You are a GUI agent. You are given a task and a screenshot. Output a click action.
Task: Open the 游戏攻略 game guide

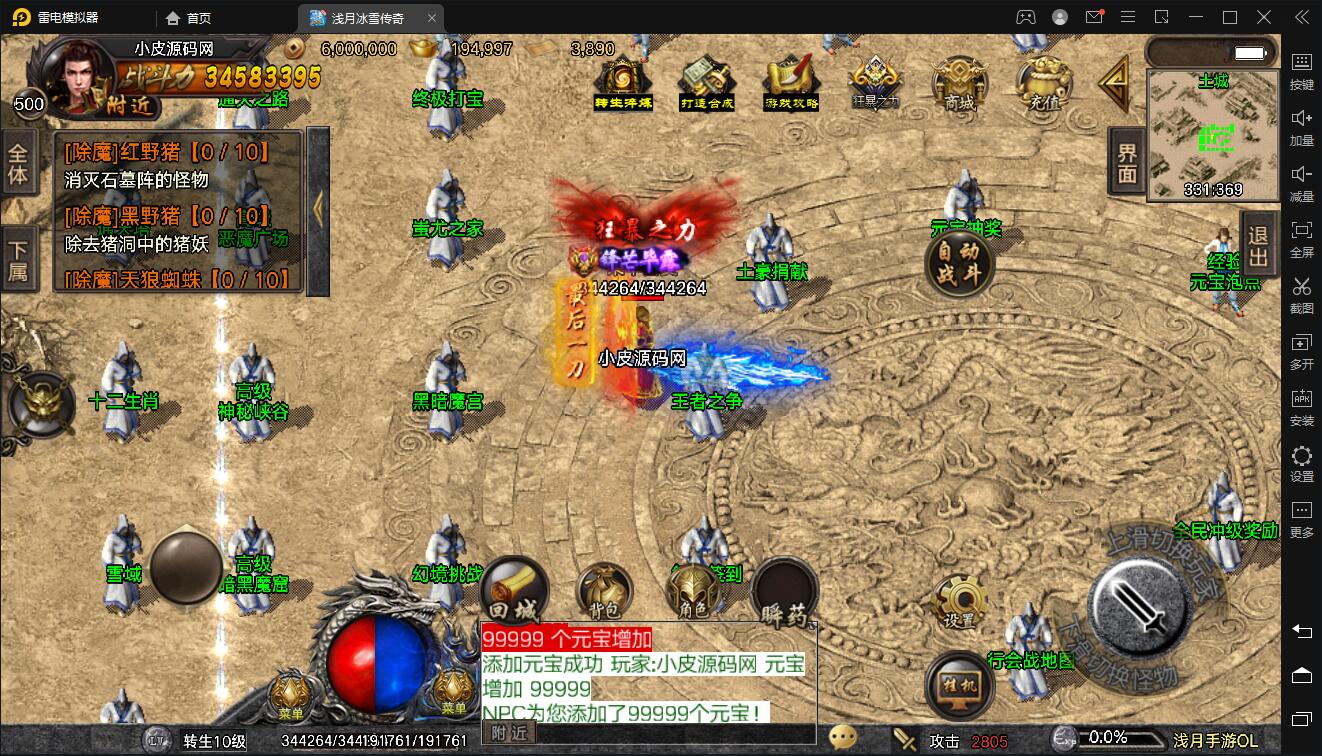(791, 83)
